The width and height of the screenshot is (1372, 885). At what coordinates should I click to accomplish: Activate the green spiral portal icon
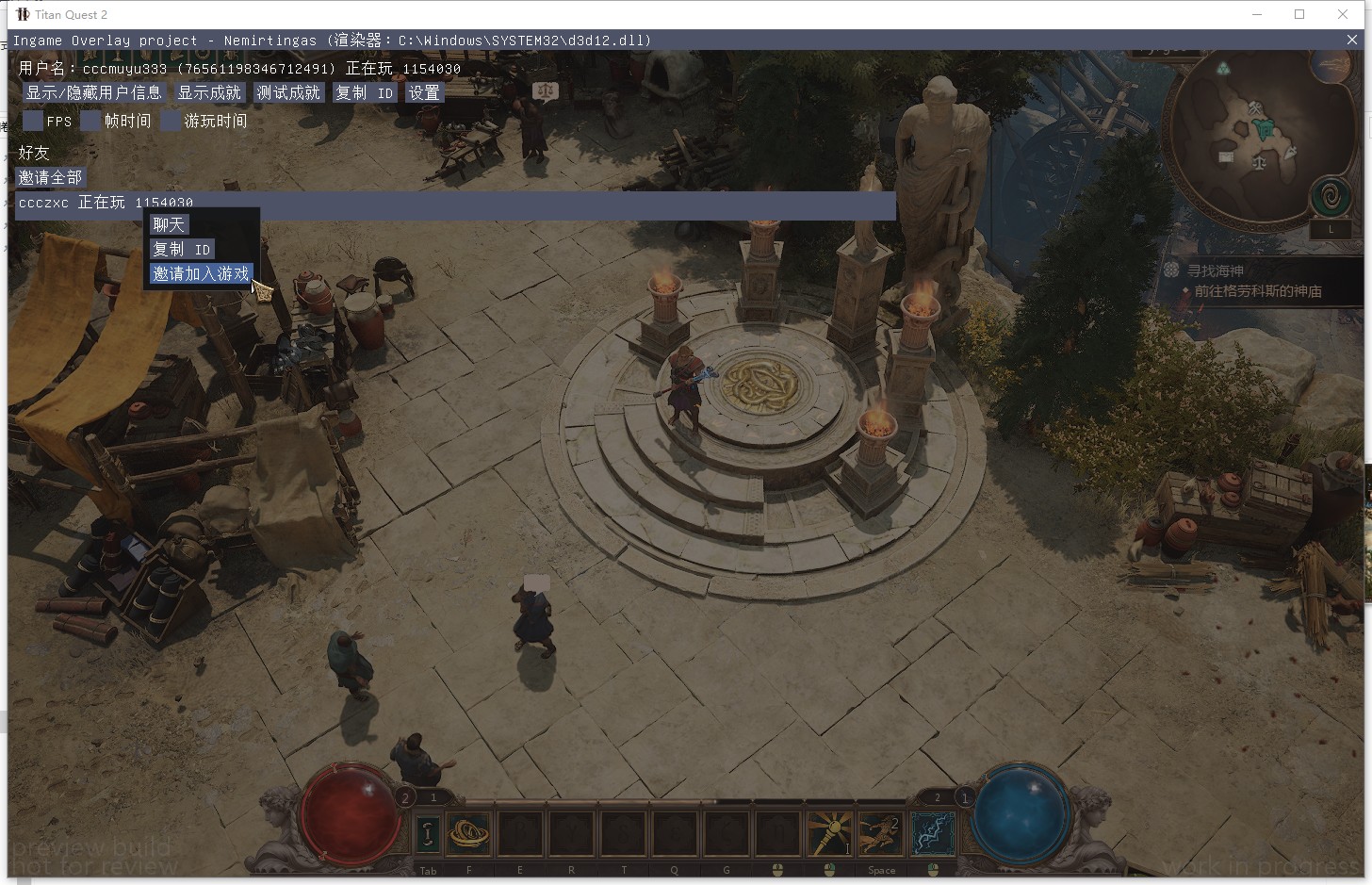(x=1331, y=198)
